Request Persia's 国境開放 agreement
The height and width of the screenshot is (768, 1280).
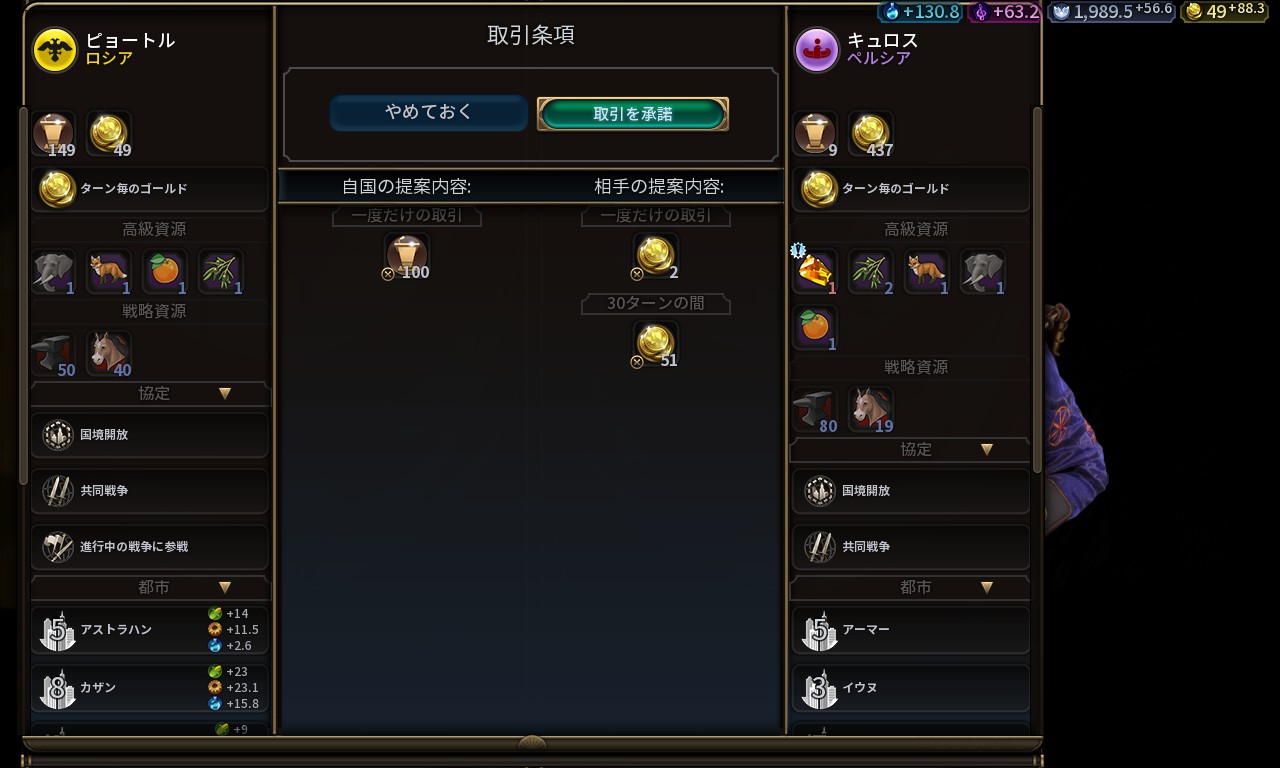(x=910, y=491)
